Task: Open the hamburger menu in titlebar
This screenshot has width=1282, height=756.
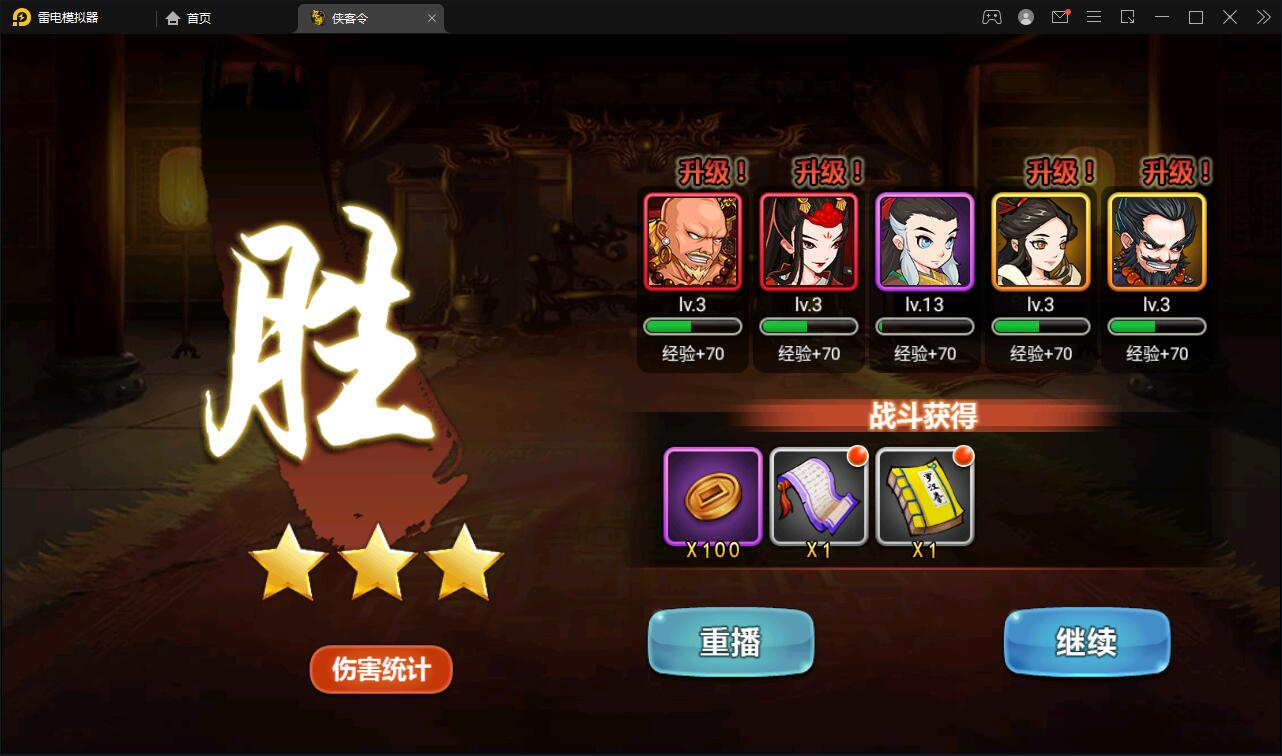Action: (x=1094, y=17)
